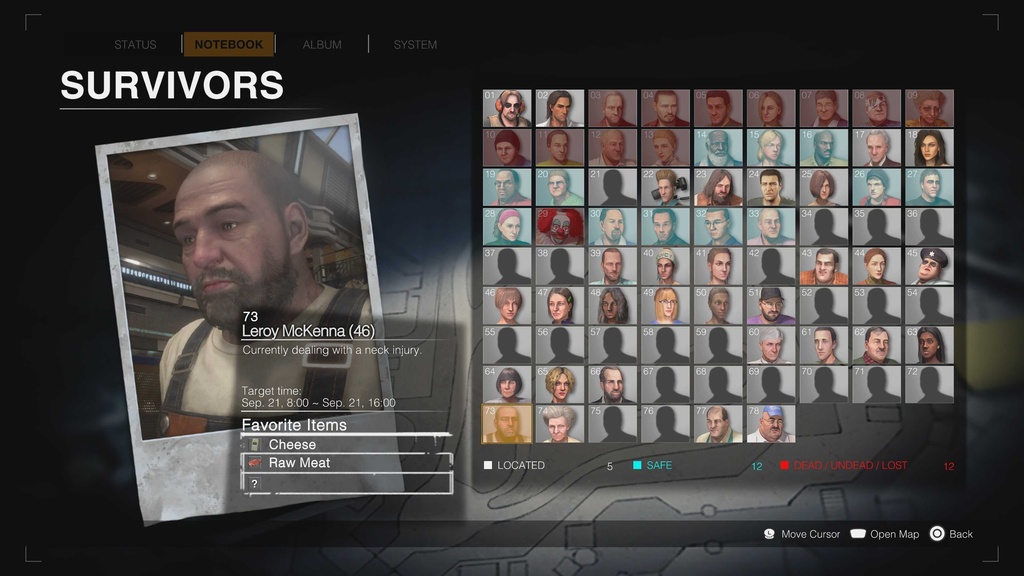The width and height of the screenshot is (1024, 576).
Task: Select the Raw Meat favorite item
Action: 346,463
